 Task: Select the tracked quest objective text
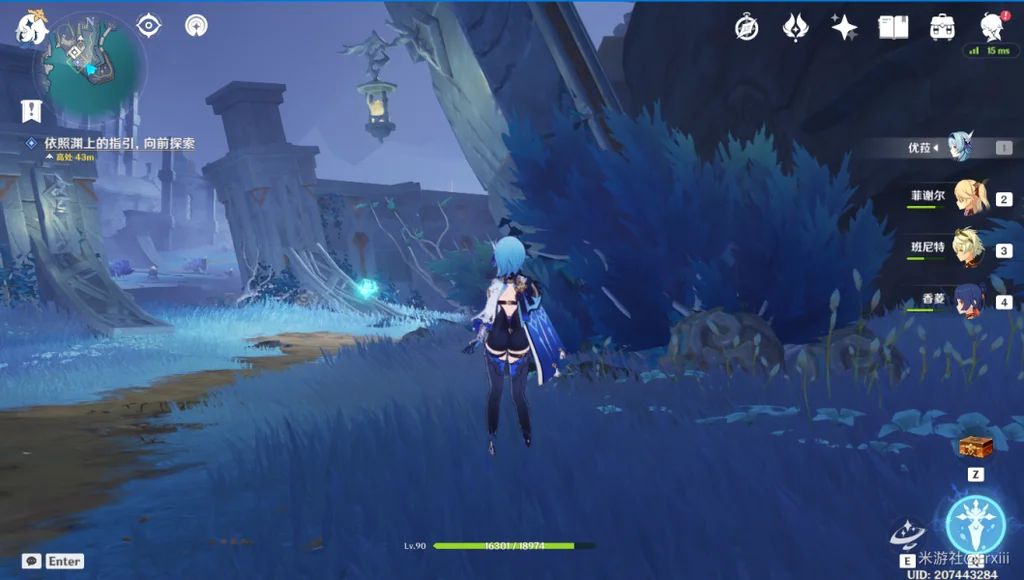(119, 144)
